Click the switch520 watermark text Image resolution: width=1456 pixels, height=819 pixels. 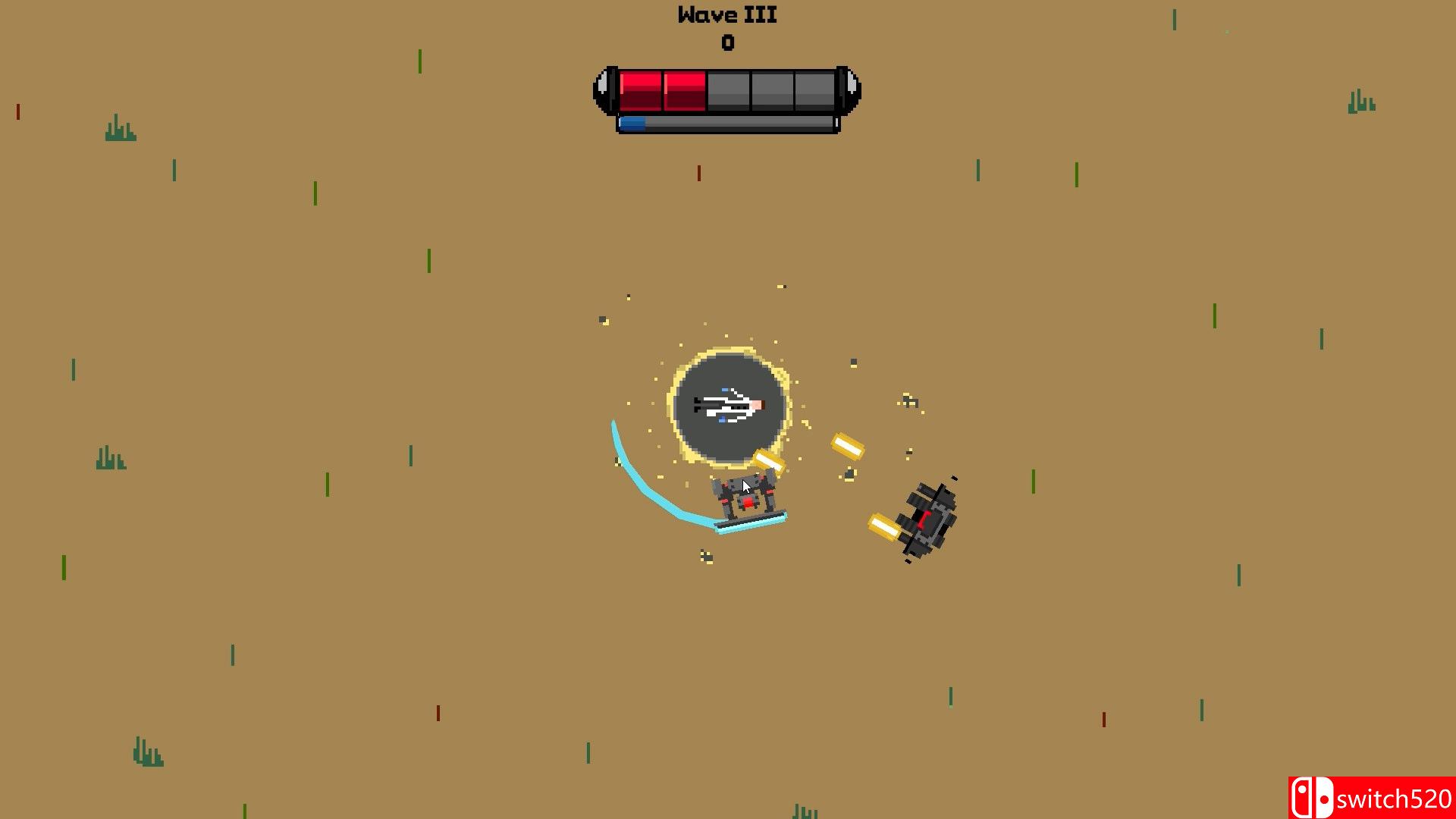coord(1395,797)
